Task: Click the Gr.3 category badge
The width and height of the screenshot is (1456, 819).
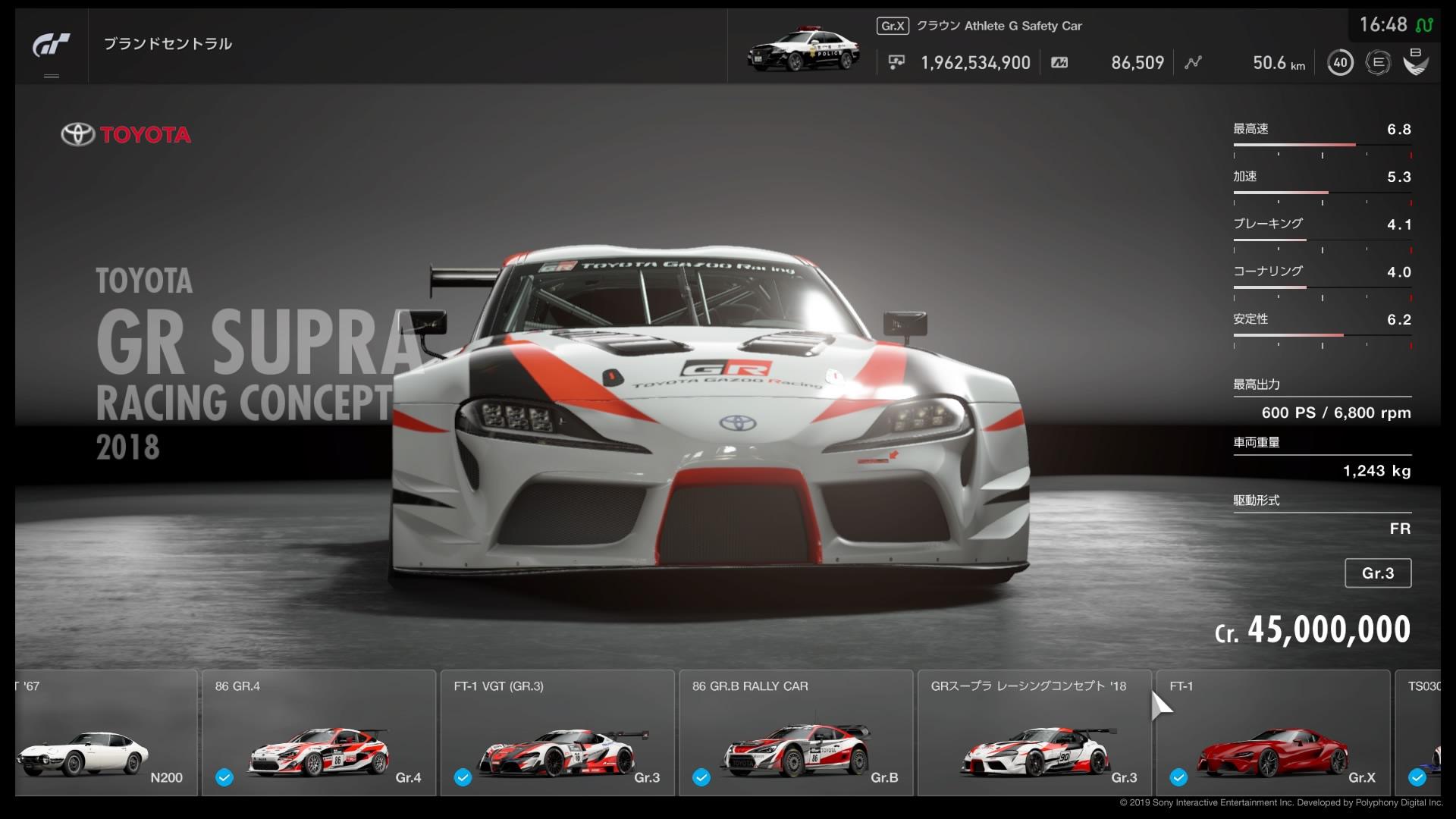Action: pos(1377,573)
